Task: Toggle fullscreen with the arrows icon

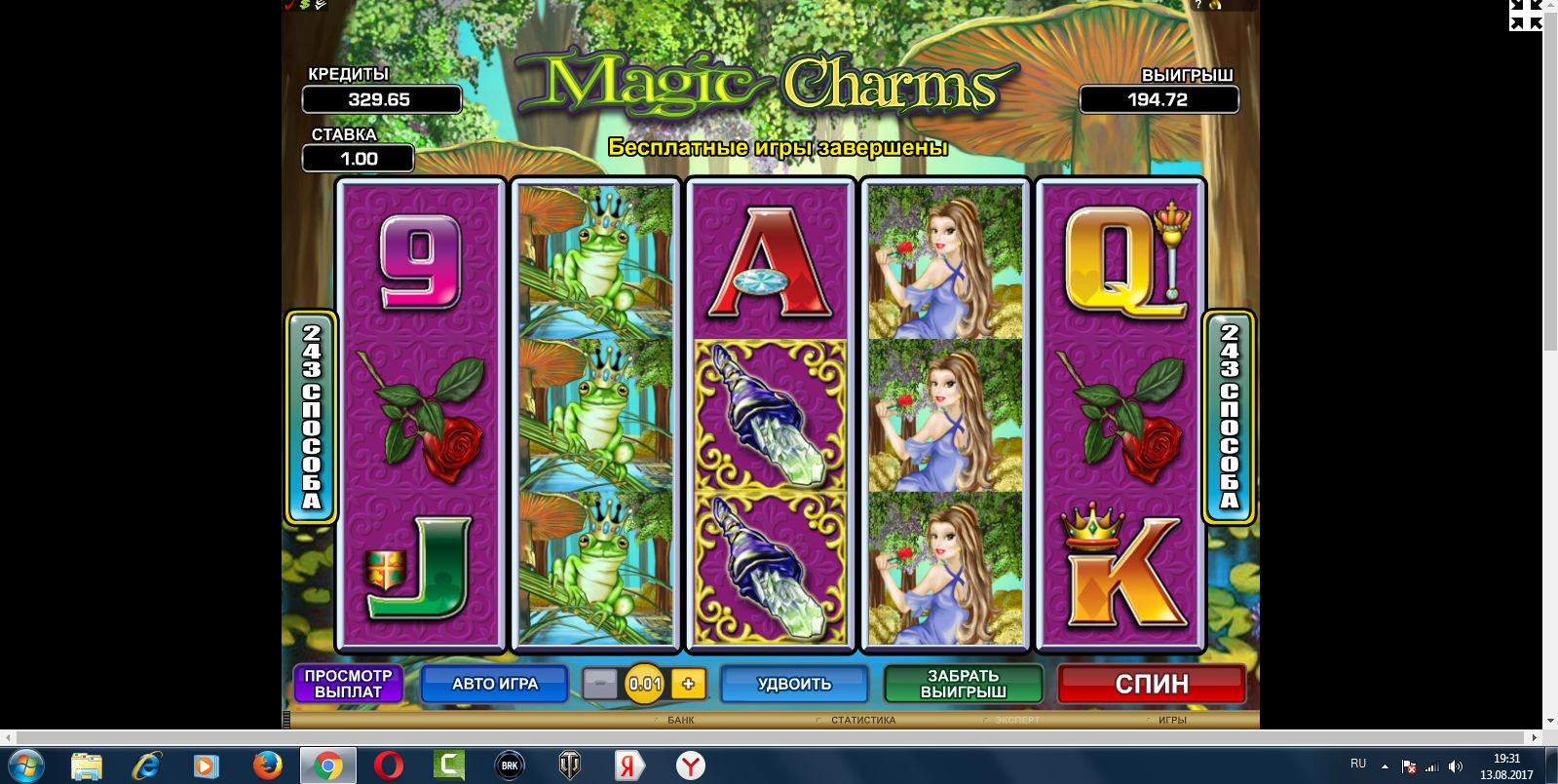Action: tap(1525, 14)
